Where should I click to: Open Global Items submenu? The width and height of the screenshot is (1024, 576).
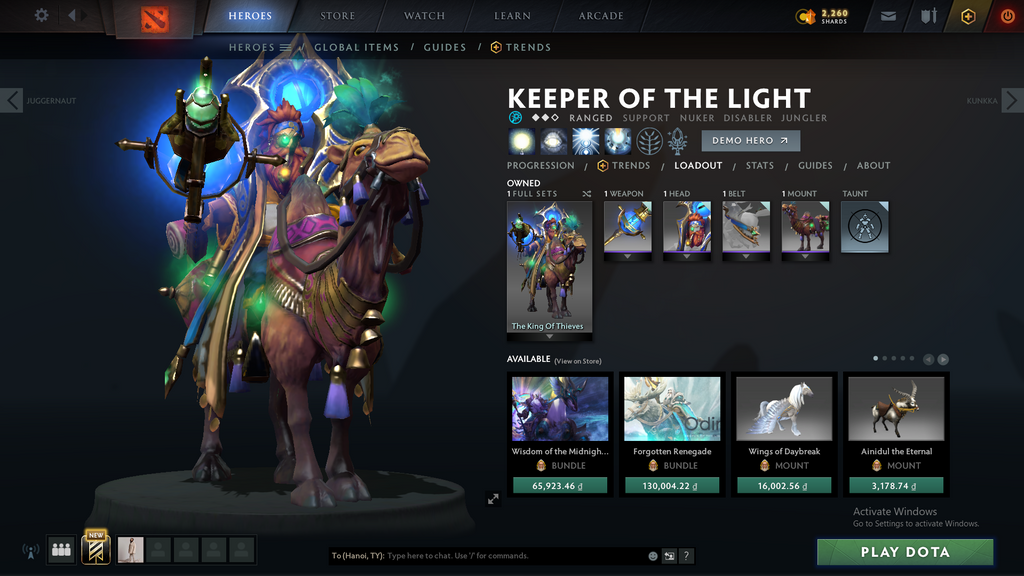(x=356, y=47)
